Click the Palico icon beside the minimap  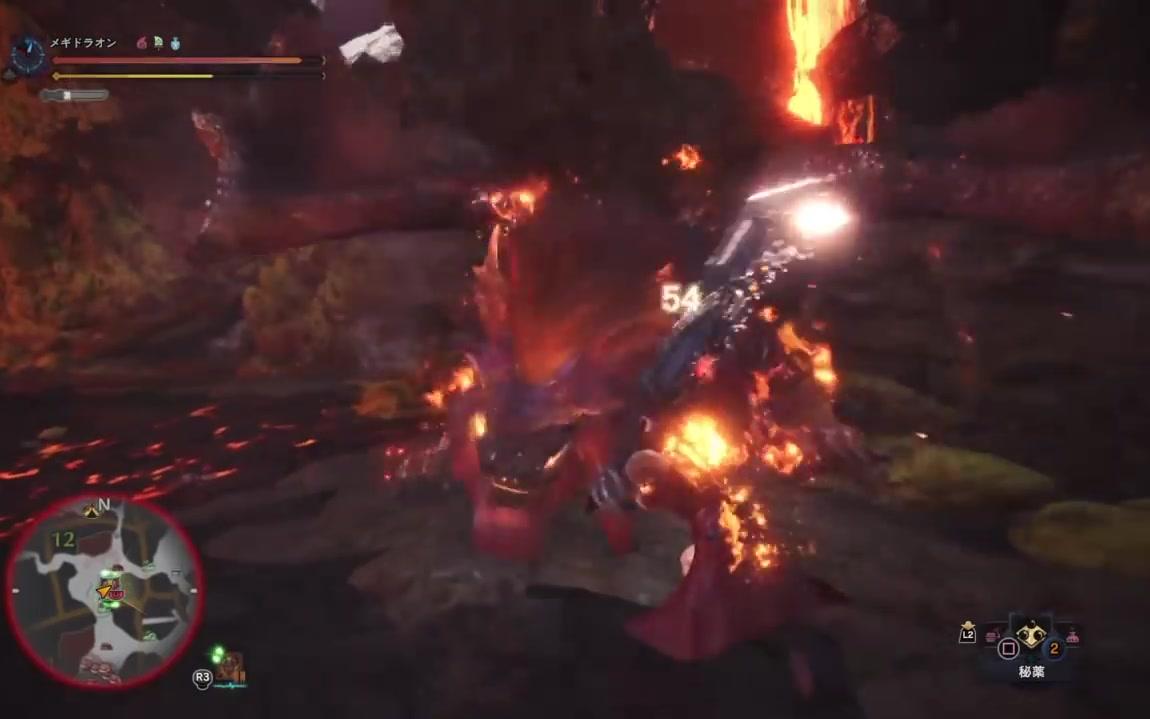[230, 666]
